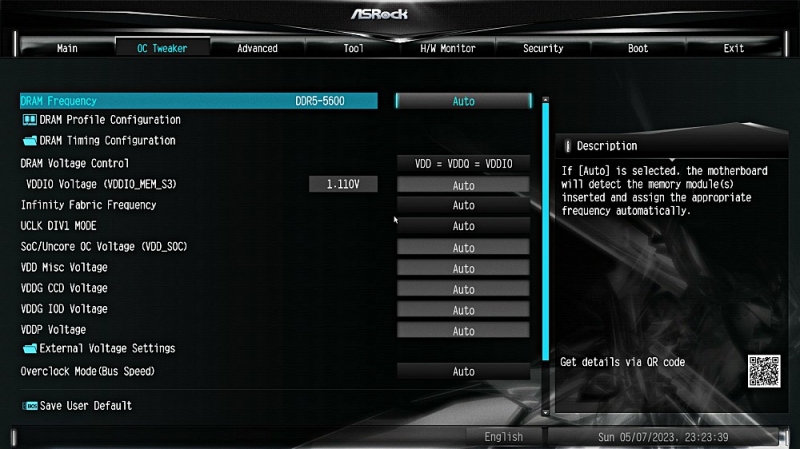Change Infinity Fabric Frequency value
Viewport: 800px width, 449px height.
pyautogui.click(x=463, y=205)
